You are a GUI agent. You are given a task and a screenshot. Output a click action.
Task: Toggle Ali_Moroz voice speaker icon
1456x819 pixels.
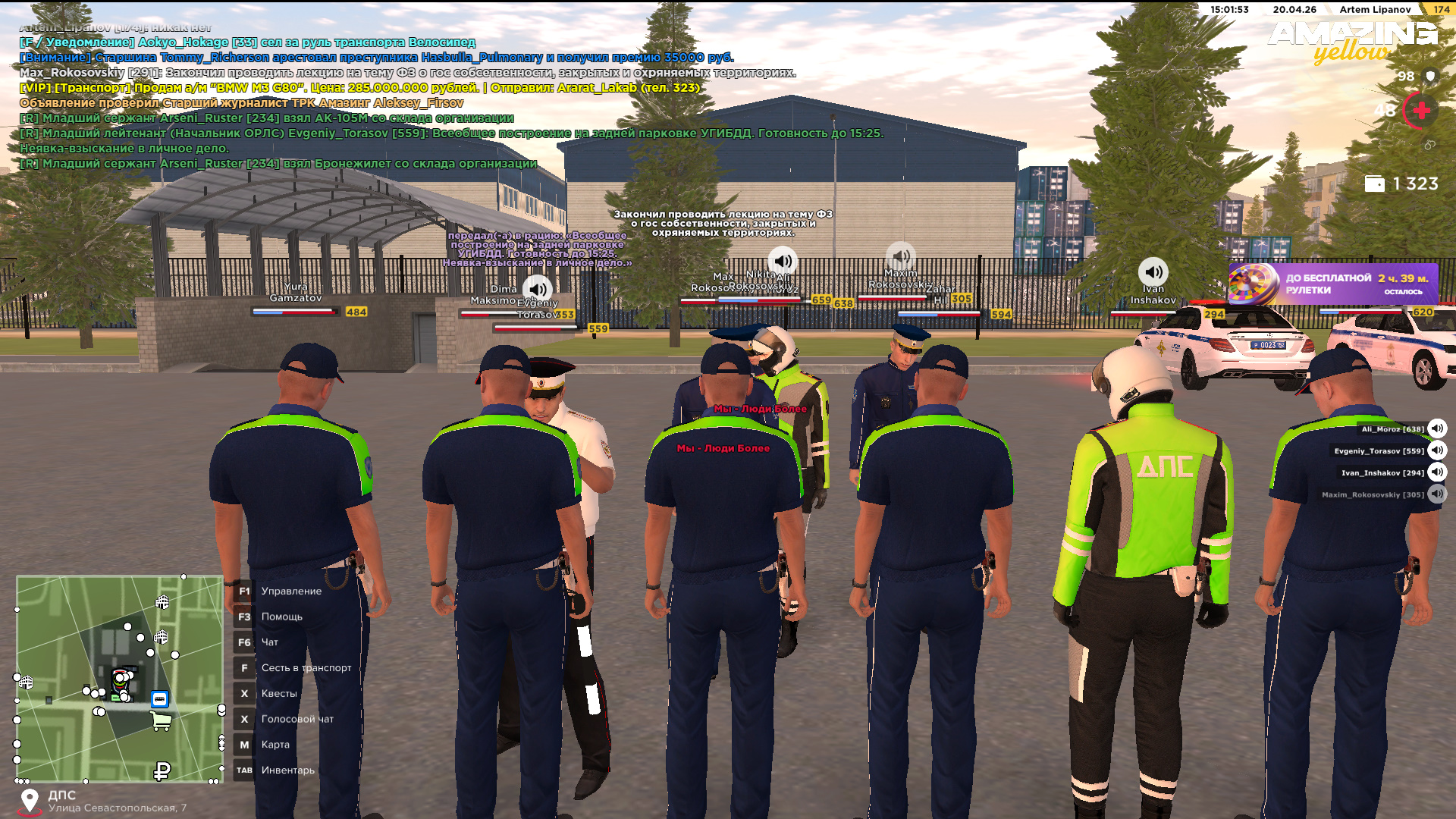(x=1437, y=428)
